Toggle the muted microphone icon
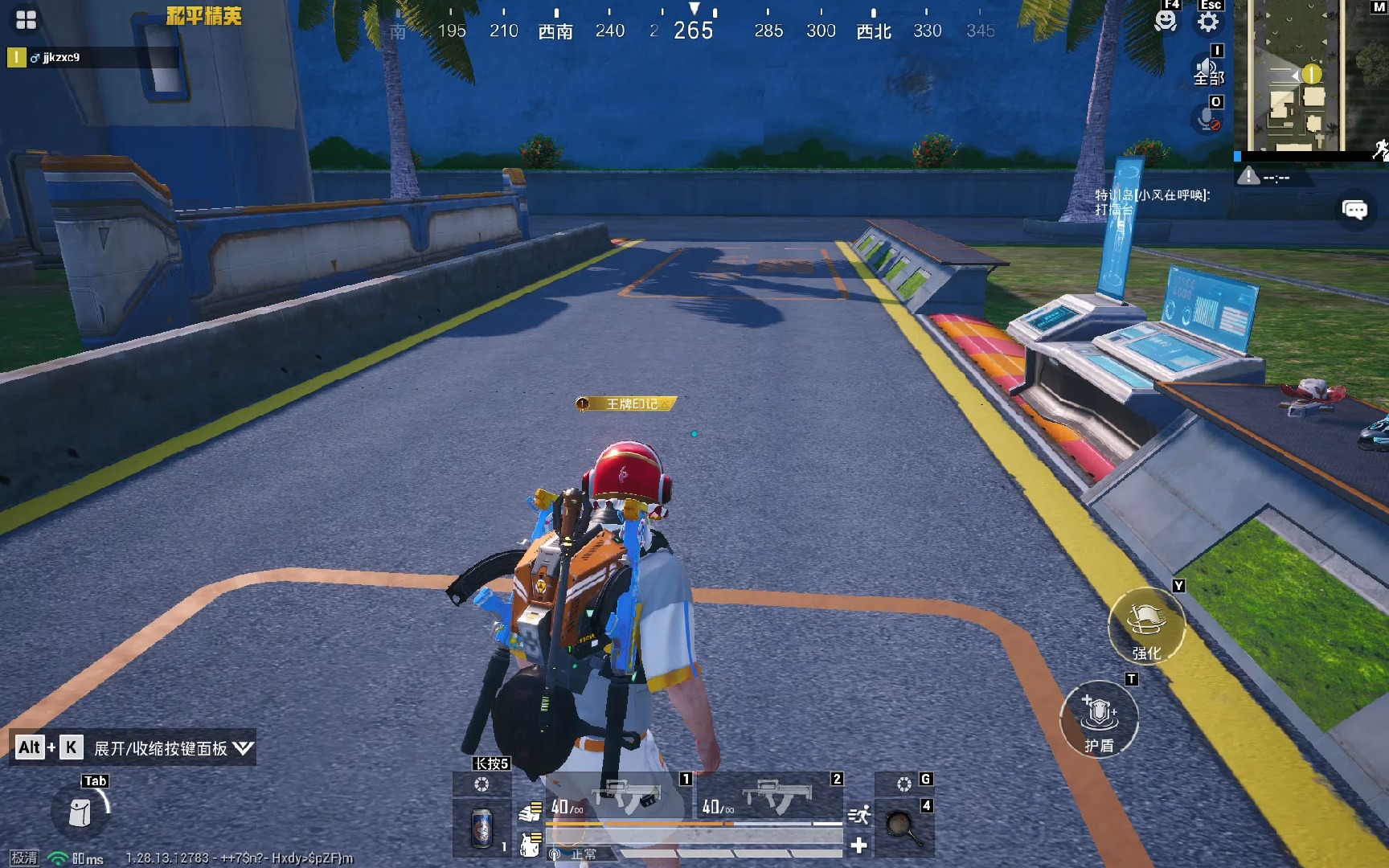The height and width of the screenshot is (868, 1389). (x=1206, y=120)
